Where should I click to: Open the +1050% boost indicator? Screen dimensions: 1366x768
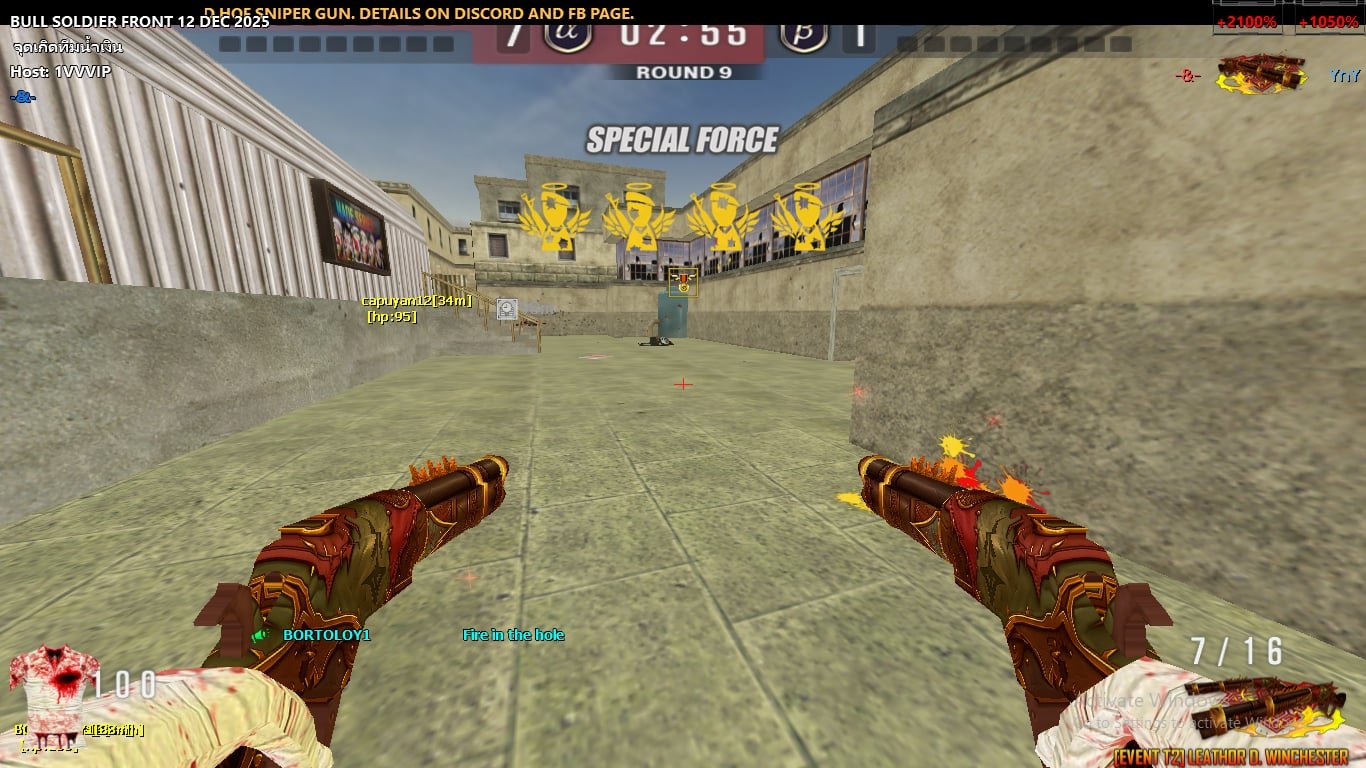click(1328, 20)
